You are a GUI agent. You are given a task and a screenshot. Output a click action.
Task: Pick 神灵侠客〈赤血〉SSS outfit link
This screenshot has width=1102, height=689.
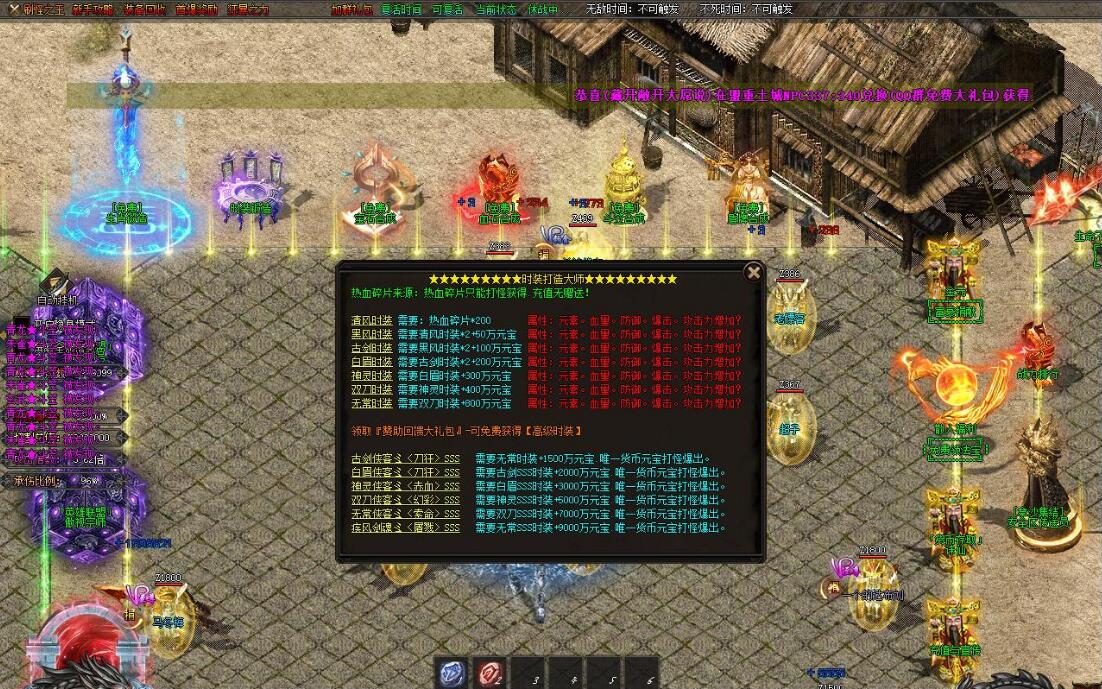(x=405, y=487)
